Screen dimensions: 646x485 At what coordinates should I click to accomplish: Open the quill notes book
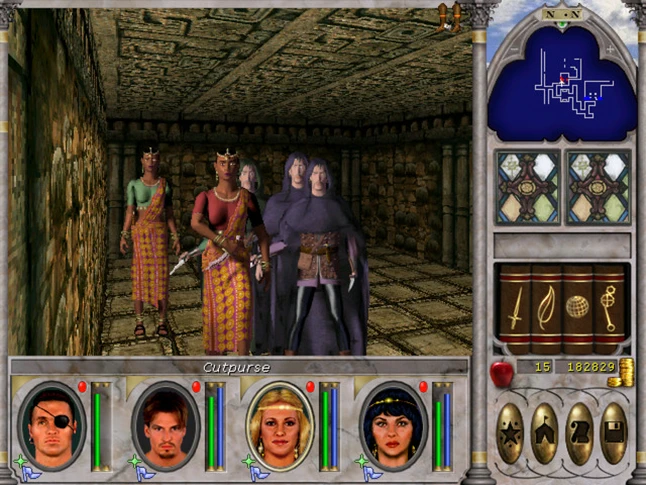tap(545, 309)
